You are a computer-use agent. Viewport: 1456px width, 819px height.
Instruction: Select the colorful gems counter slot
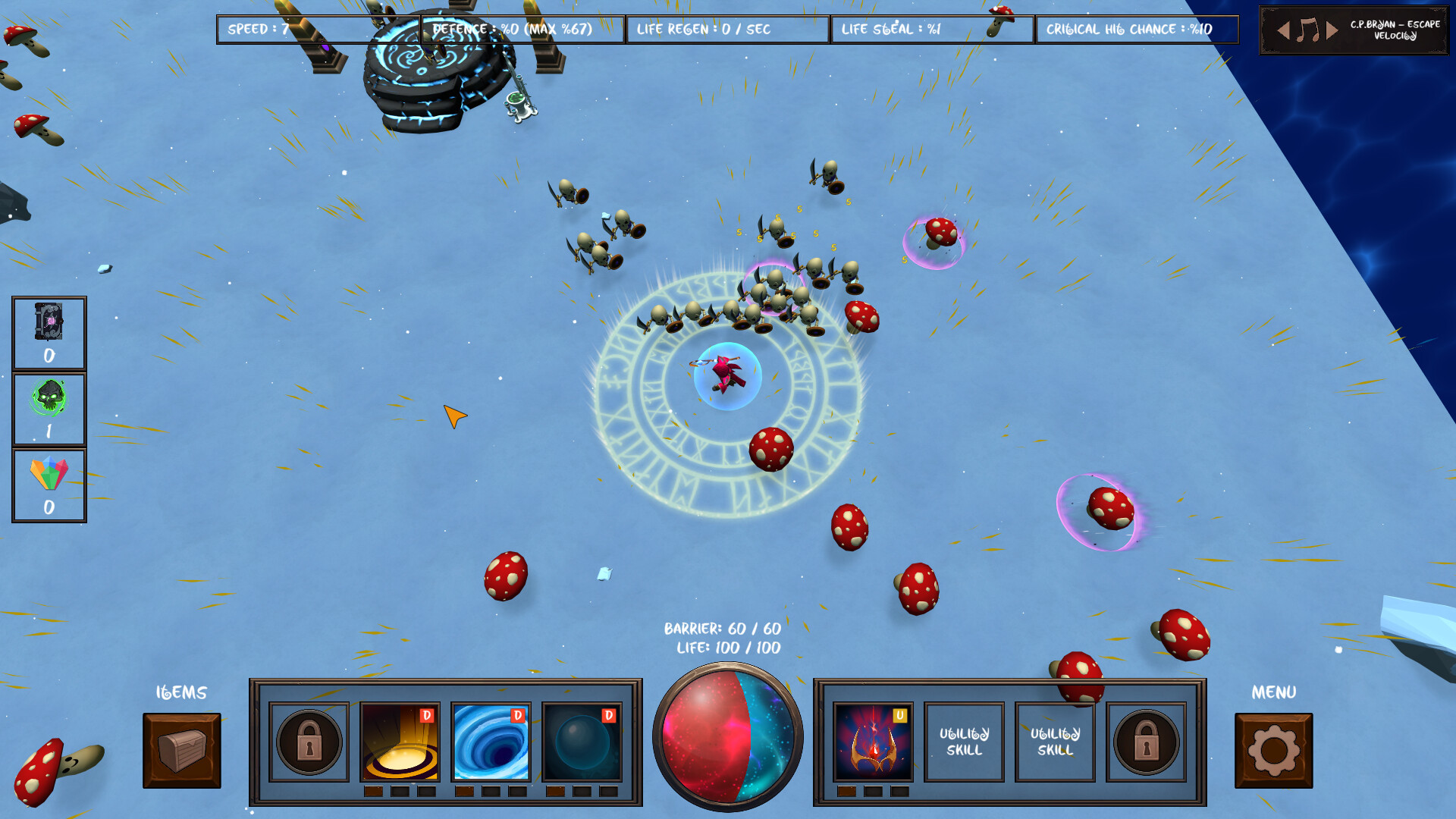pos(49,485)
